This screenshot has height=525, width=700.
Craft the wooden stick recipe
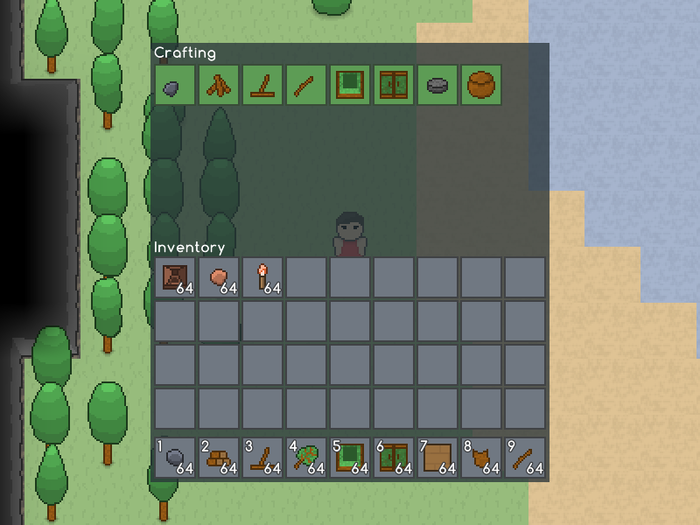[x=305, y=86]
